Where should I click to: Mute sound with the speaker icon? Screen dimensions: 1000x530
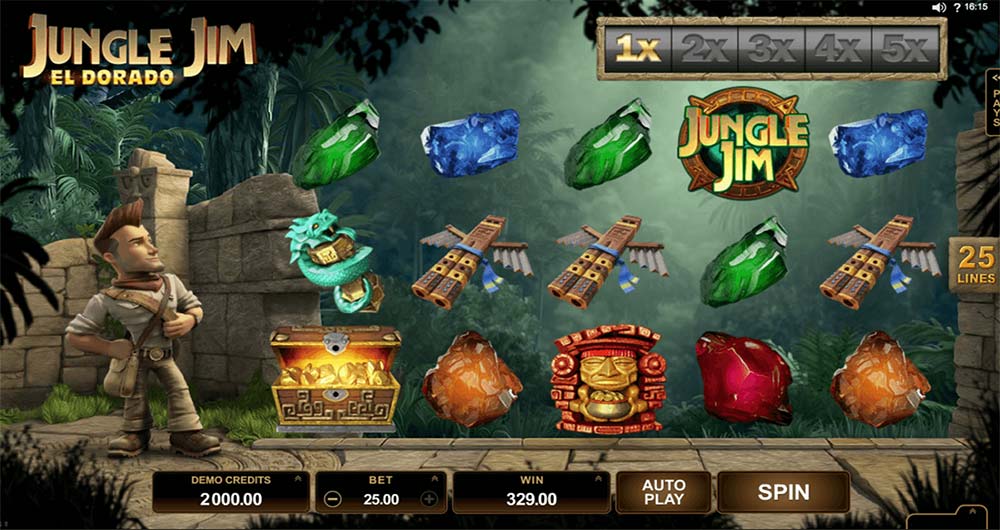[x=938, y=7]
